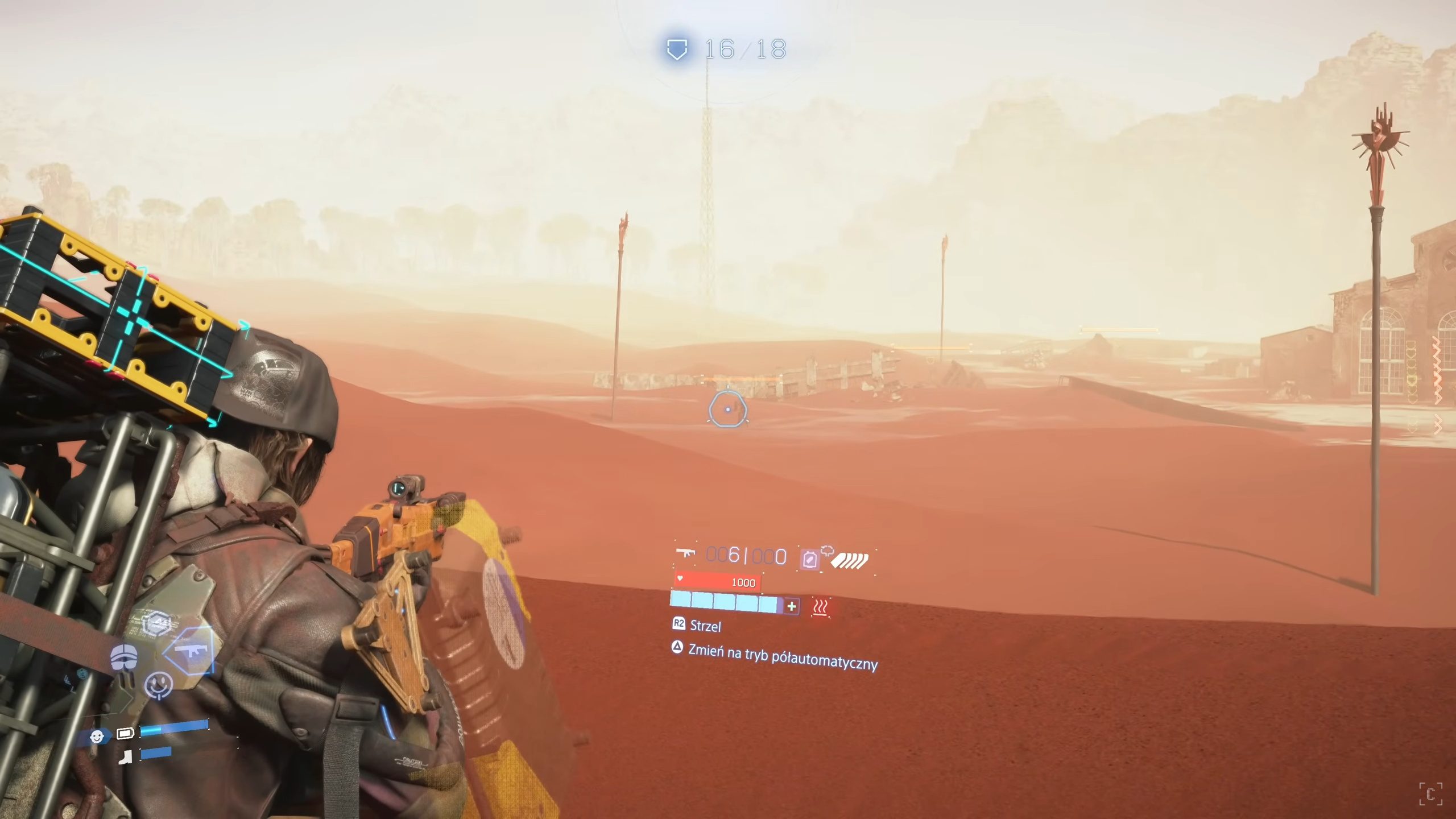Click the round smiley face icon

(159, 684)
